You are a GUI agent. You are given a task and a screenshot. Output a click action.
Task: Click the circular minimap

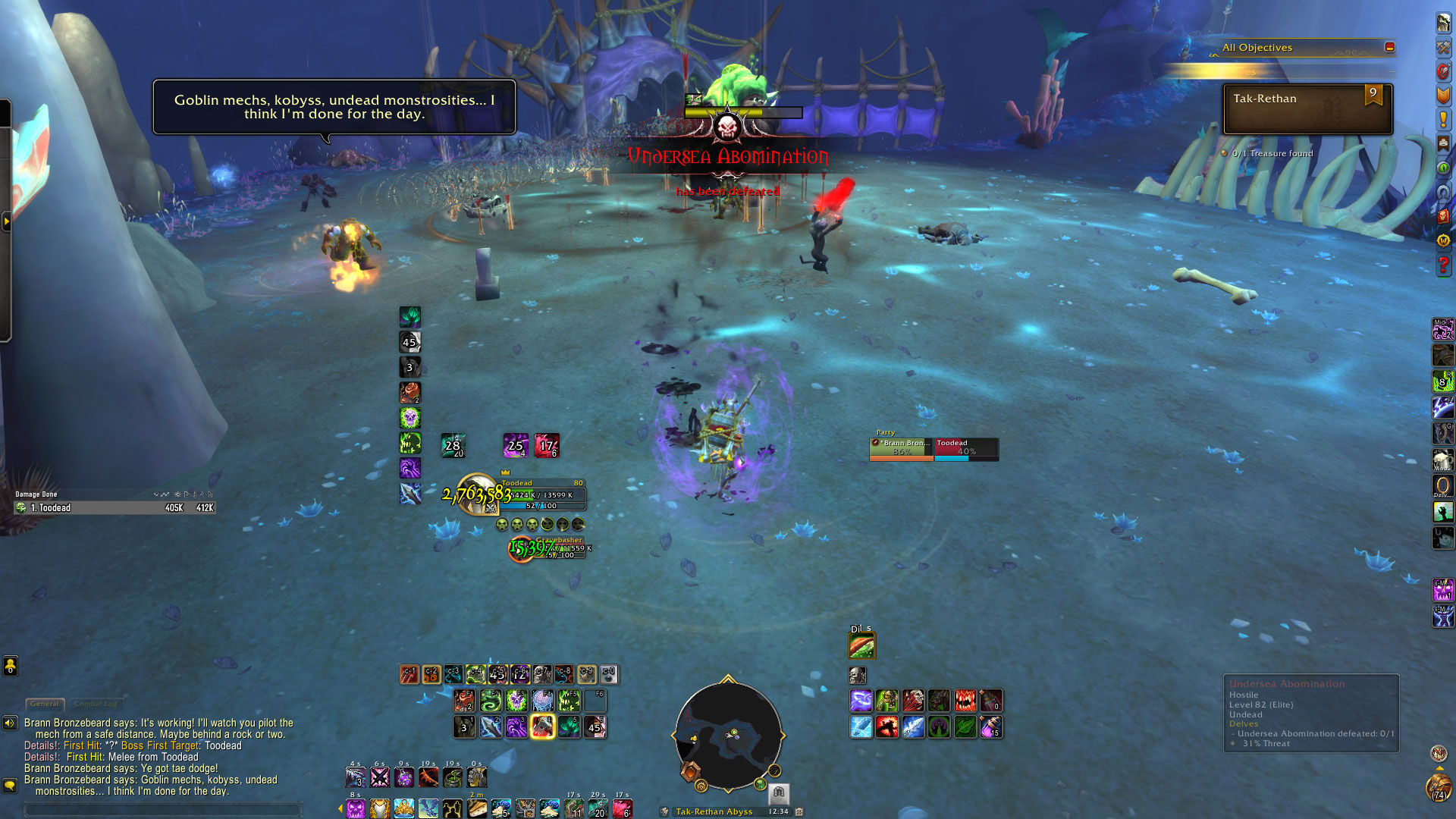[x=728, y=734]
